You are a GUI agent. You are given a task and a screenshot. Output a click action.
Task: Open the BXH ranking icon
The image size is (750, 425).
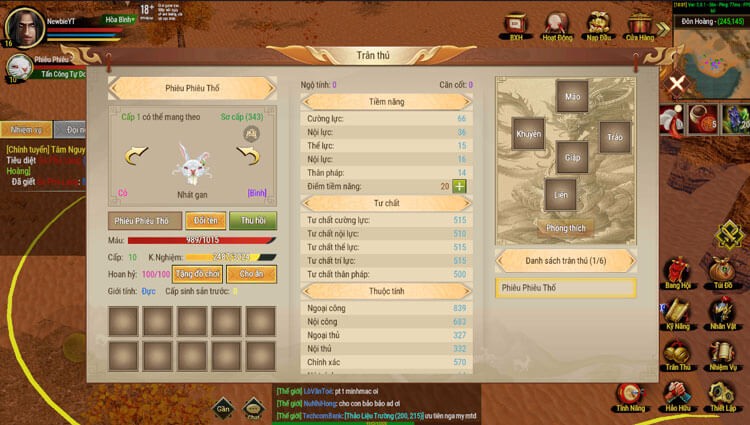click(516, 25)
